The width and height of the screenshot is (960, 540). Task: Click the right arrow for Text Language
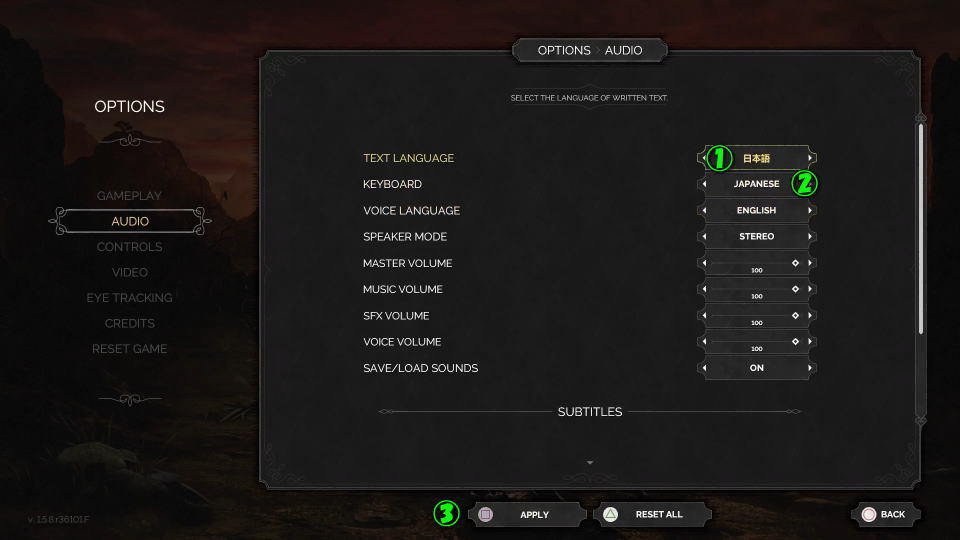[811, 158]
